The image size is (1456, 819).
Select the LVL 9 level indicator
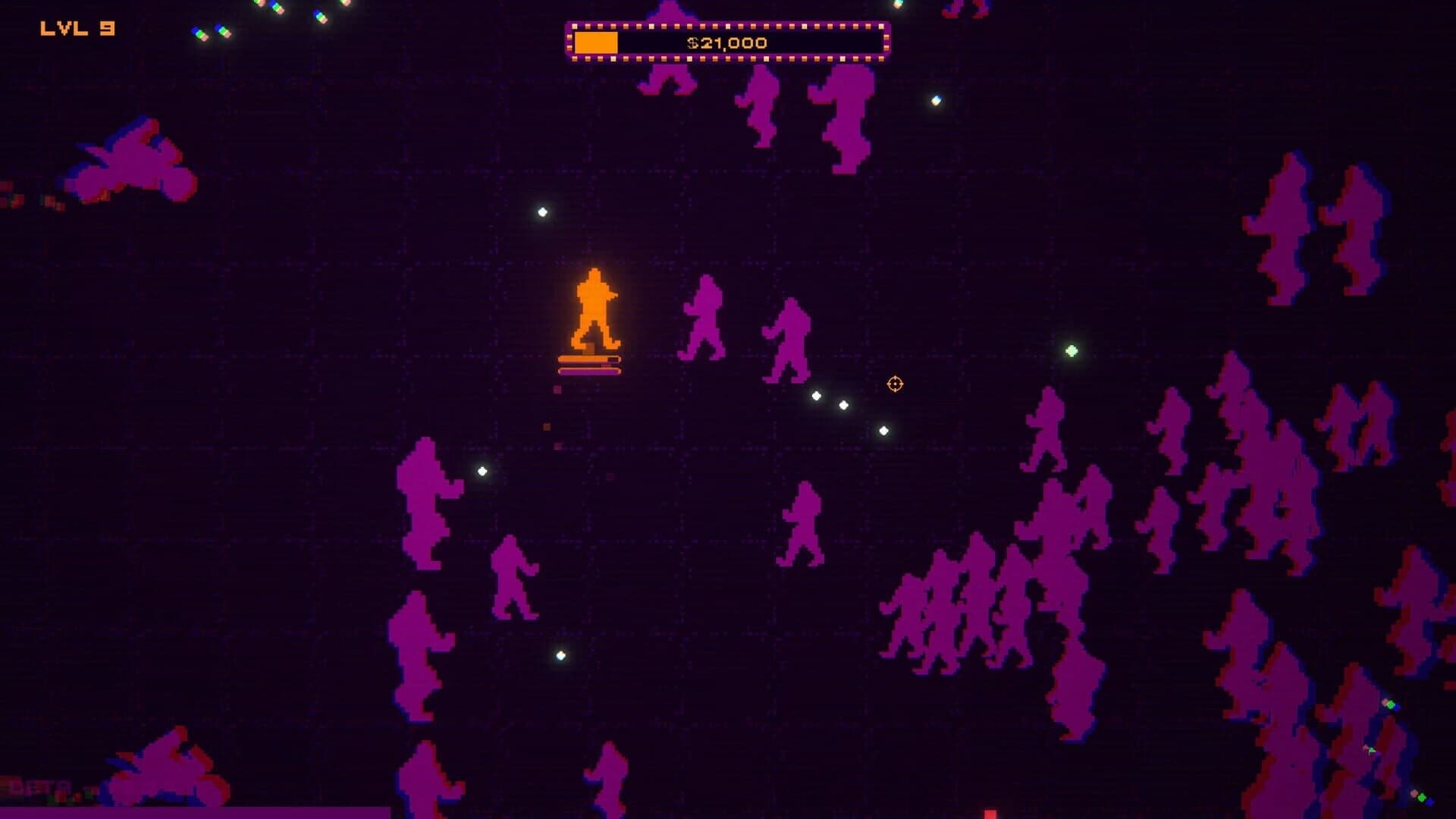tap(76, 30)
